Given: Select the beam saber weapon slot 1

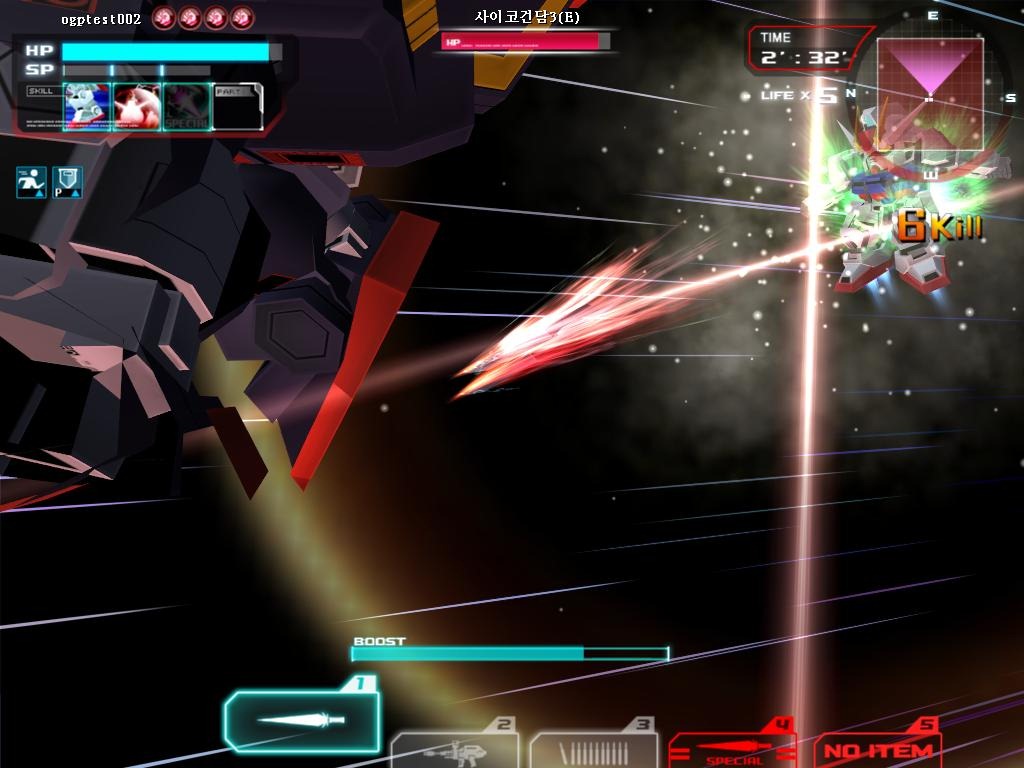Looking at the screenshot, I should coord(301,720).
